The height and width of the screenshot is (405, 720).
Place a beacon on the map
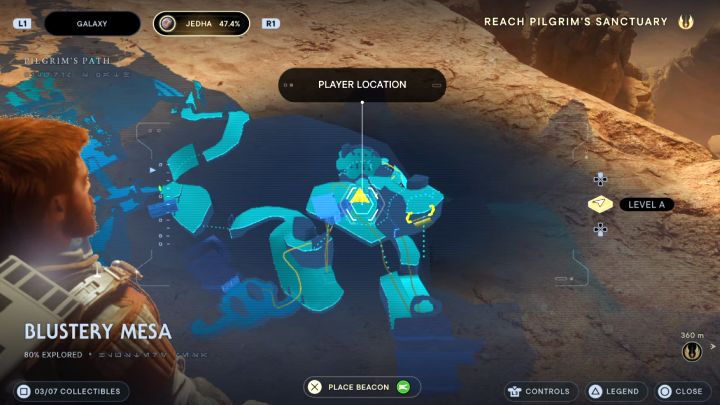coord(362,387)
